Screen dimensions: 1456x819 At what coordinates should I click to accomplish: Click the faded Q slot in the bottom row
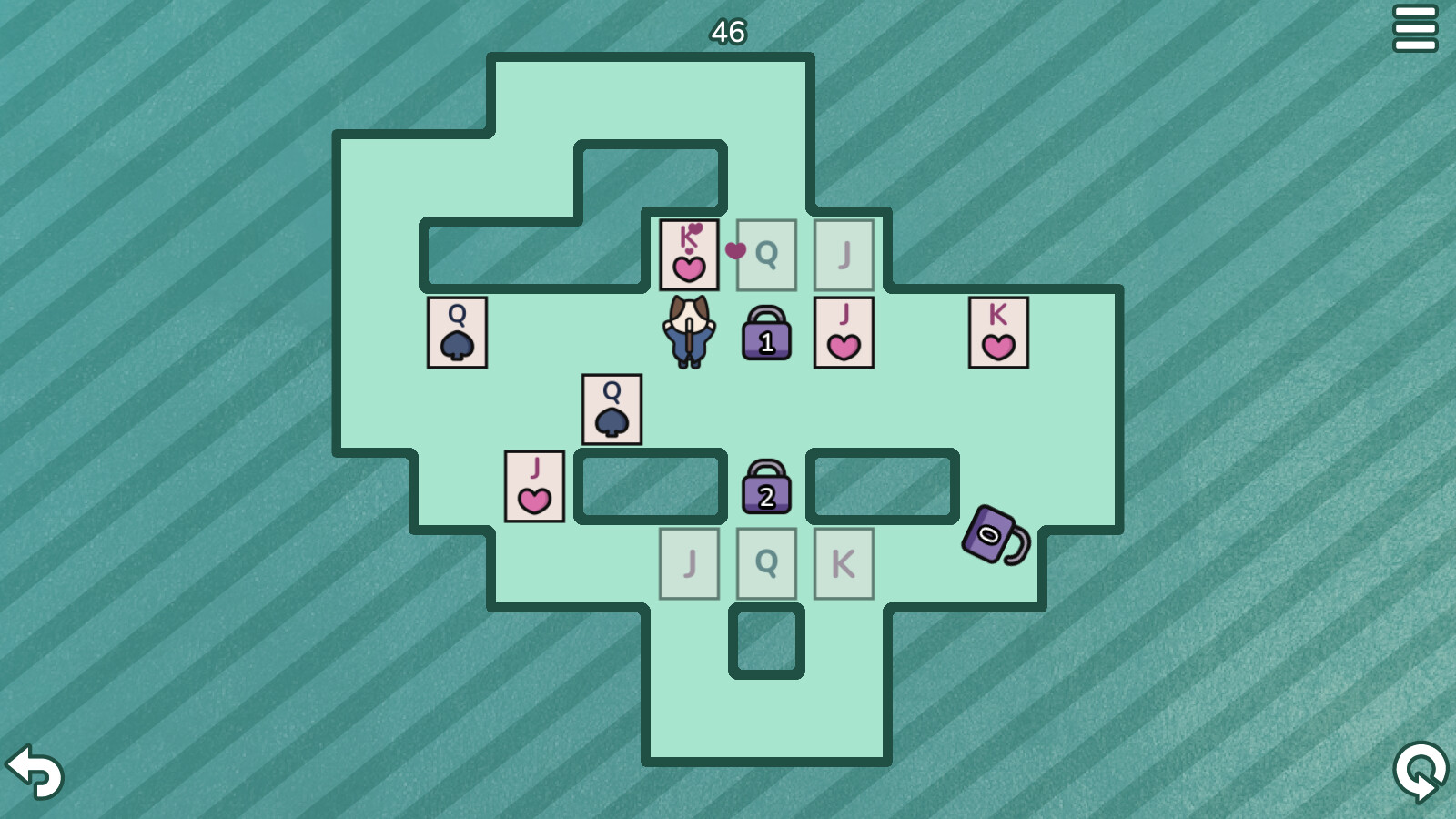tap(766, 564)
